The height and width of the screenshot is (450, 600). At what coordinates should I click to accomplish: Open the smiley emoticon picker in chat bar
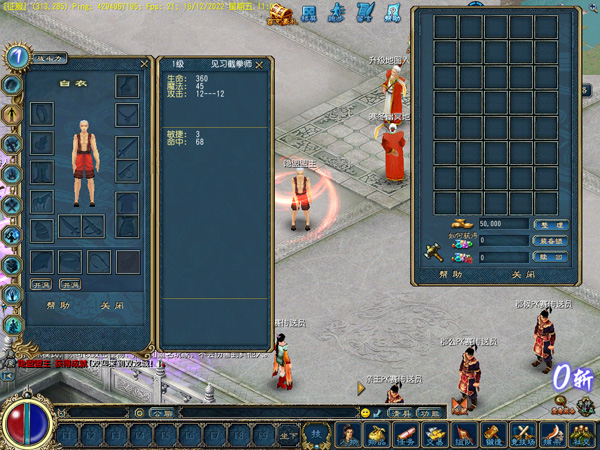[x=365, y=412]
